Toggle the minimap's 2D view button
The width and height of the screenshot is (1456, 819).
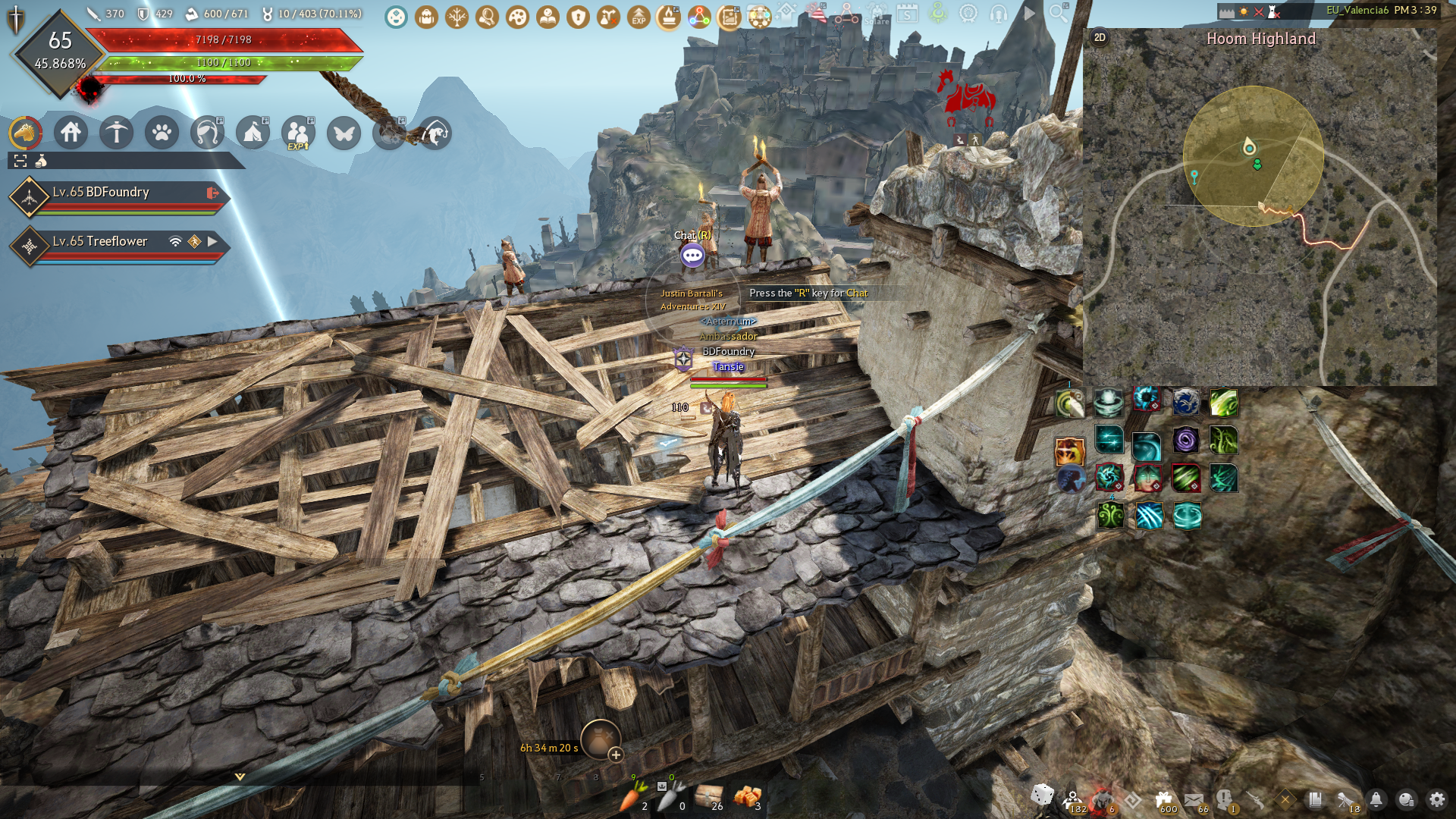[1100, 38]
